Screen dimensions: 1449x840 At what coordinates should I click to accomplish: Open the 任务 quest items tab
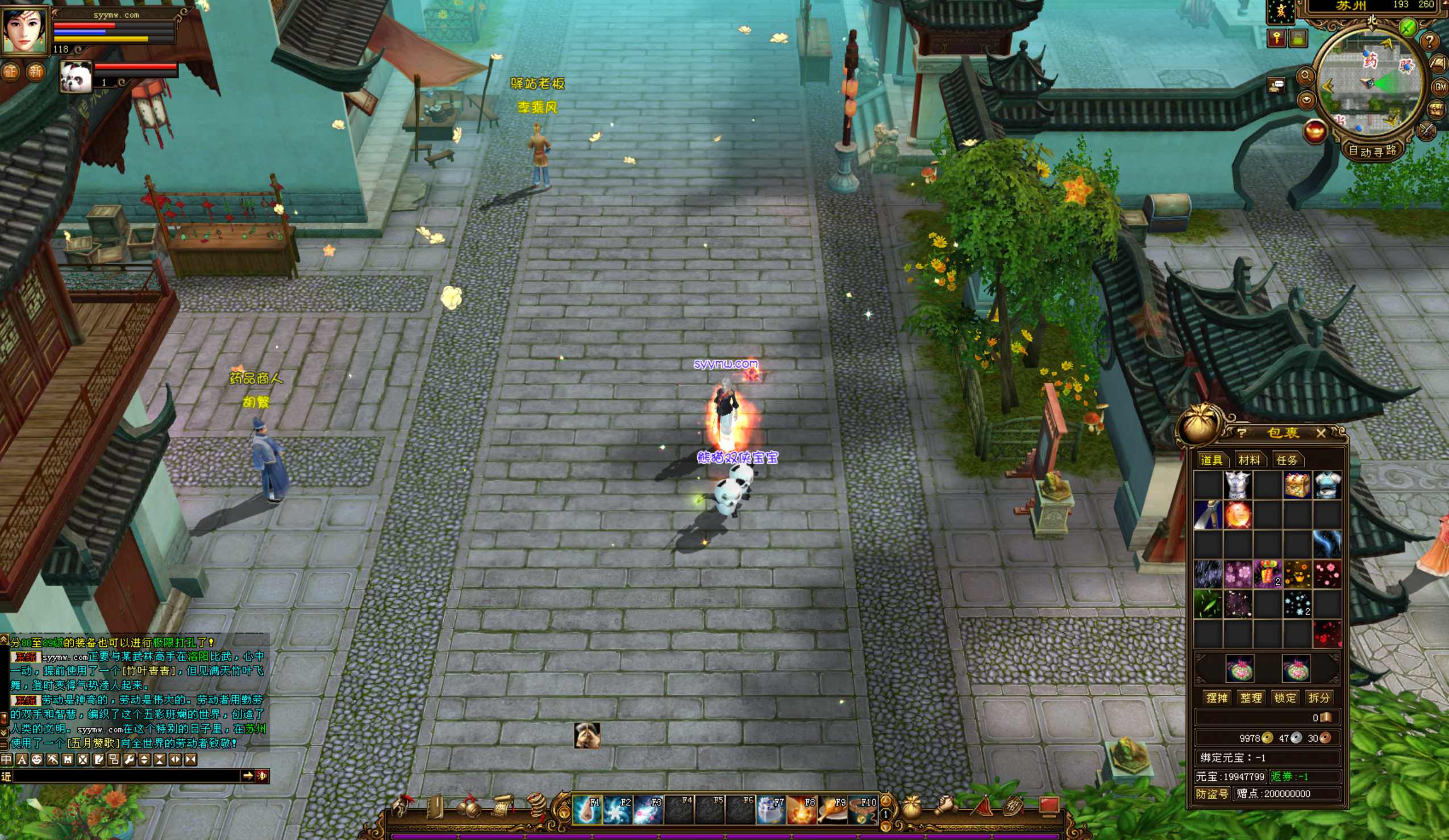coord(1286,460)
